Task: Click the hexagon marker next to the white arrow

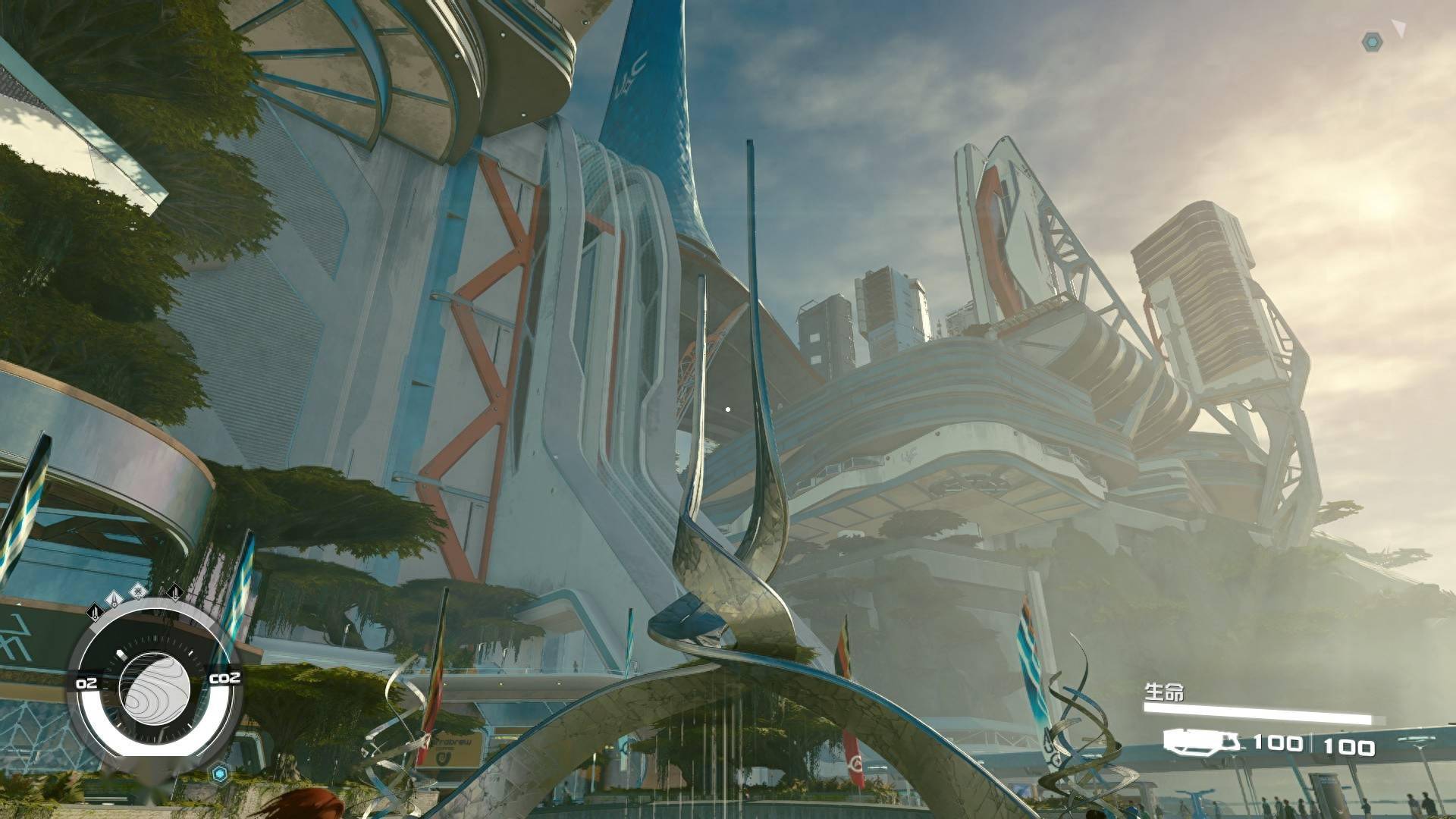Action: tap(1372, 42)
